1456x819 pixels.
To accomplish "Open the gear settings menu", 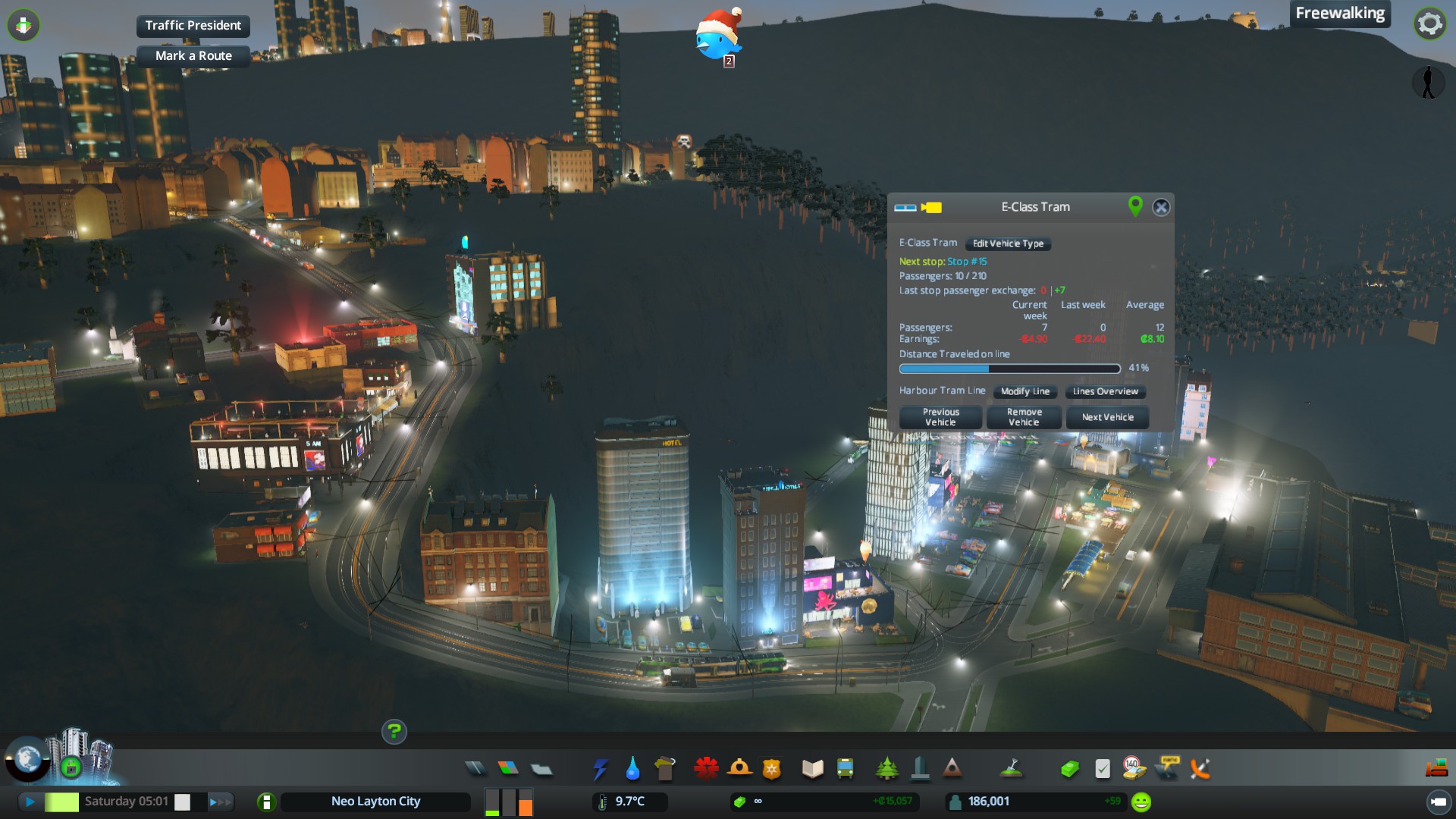I will tap(1429, 24).
